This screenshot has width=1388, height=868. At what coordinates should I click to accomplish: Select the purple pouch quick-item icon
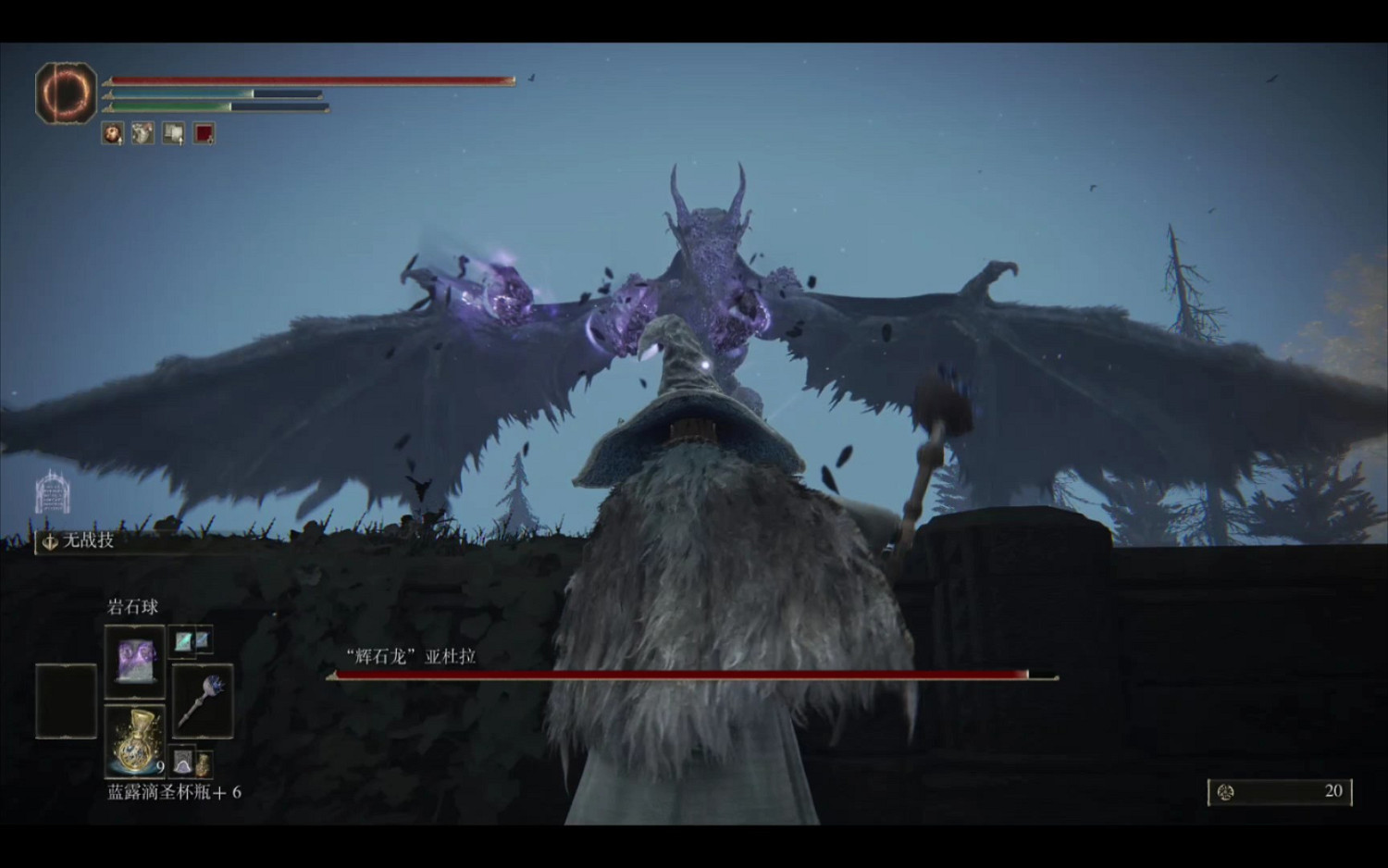click(x=183, y=761)
